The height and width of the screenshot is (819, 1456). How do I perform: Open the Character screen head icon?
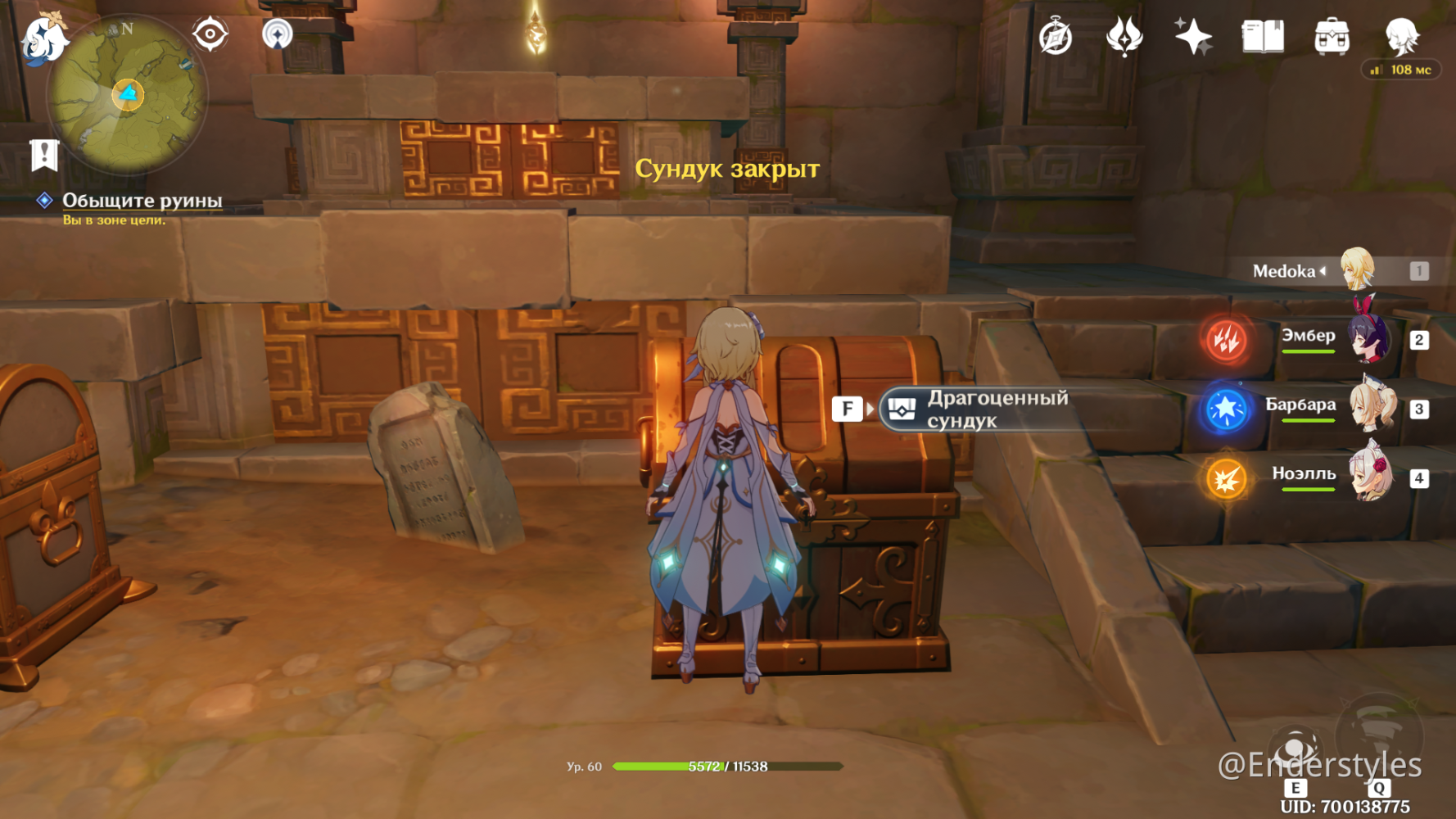[1402, 36]
